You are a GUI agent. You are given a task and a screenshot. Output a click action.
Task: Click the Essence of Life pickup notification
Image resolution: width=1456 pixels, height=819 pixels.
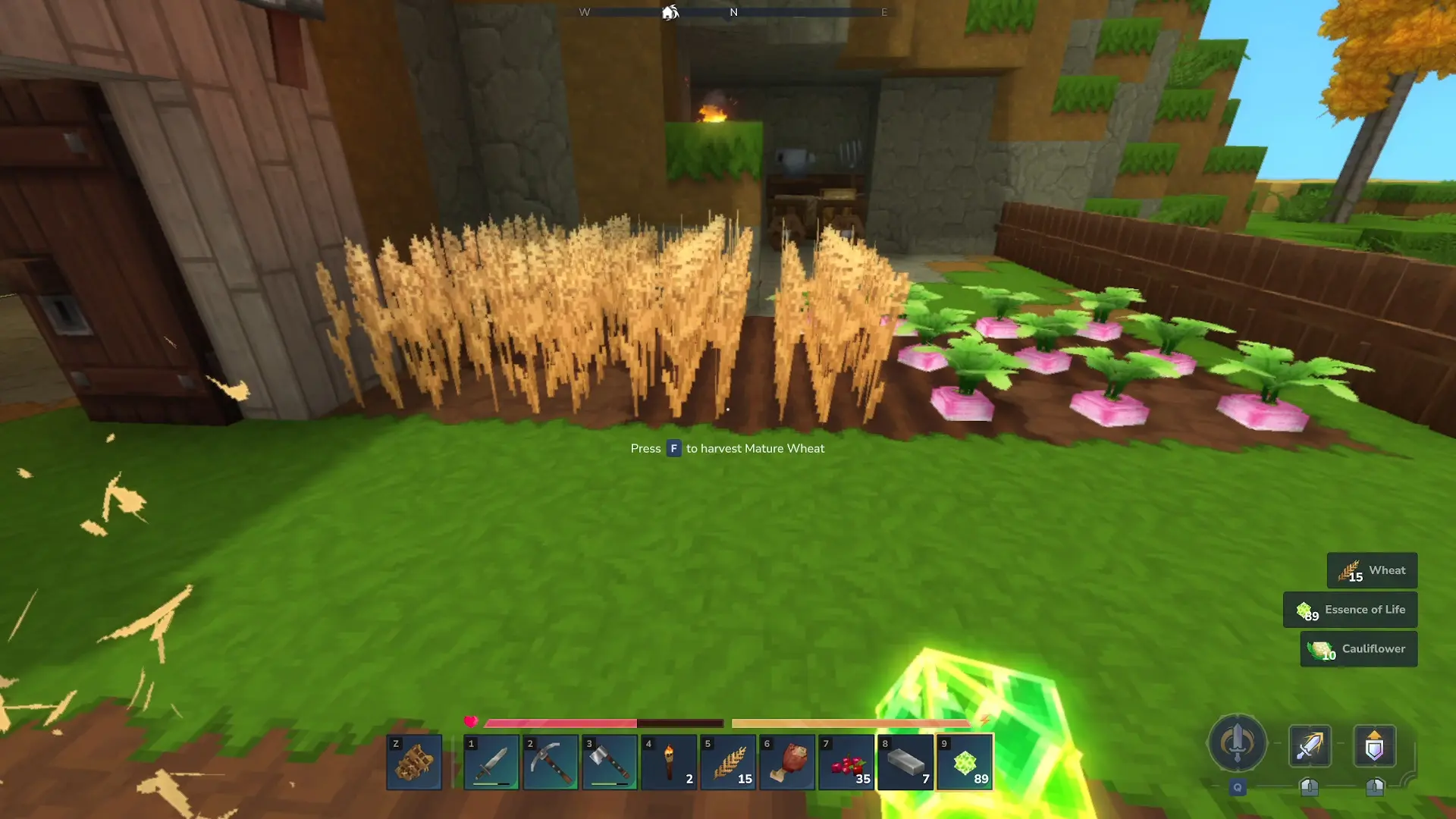1350,610
